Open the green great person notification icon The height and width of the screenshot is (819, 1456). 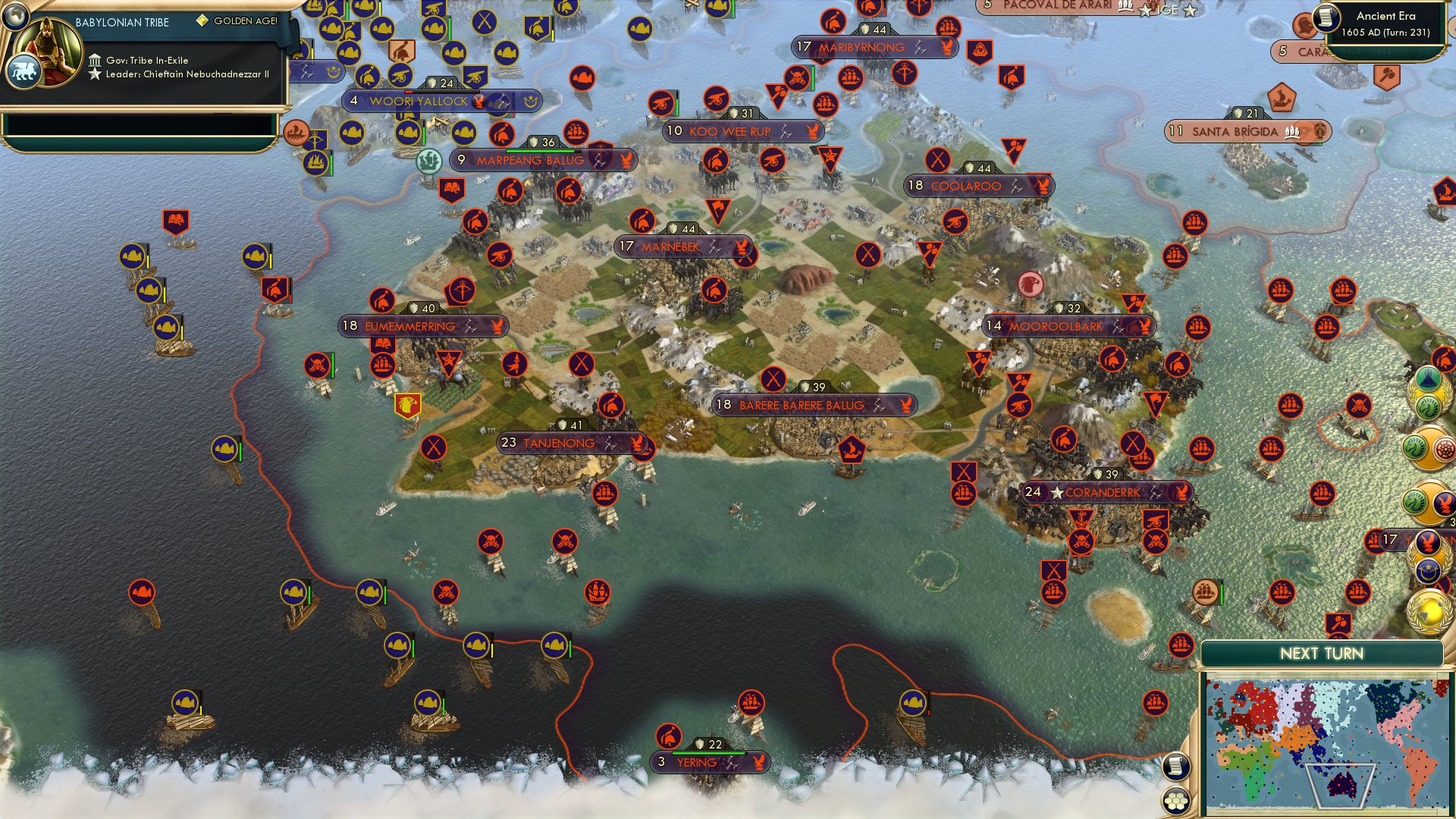(1427, 378)
